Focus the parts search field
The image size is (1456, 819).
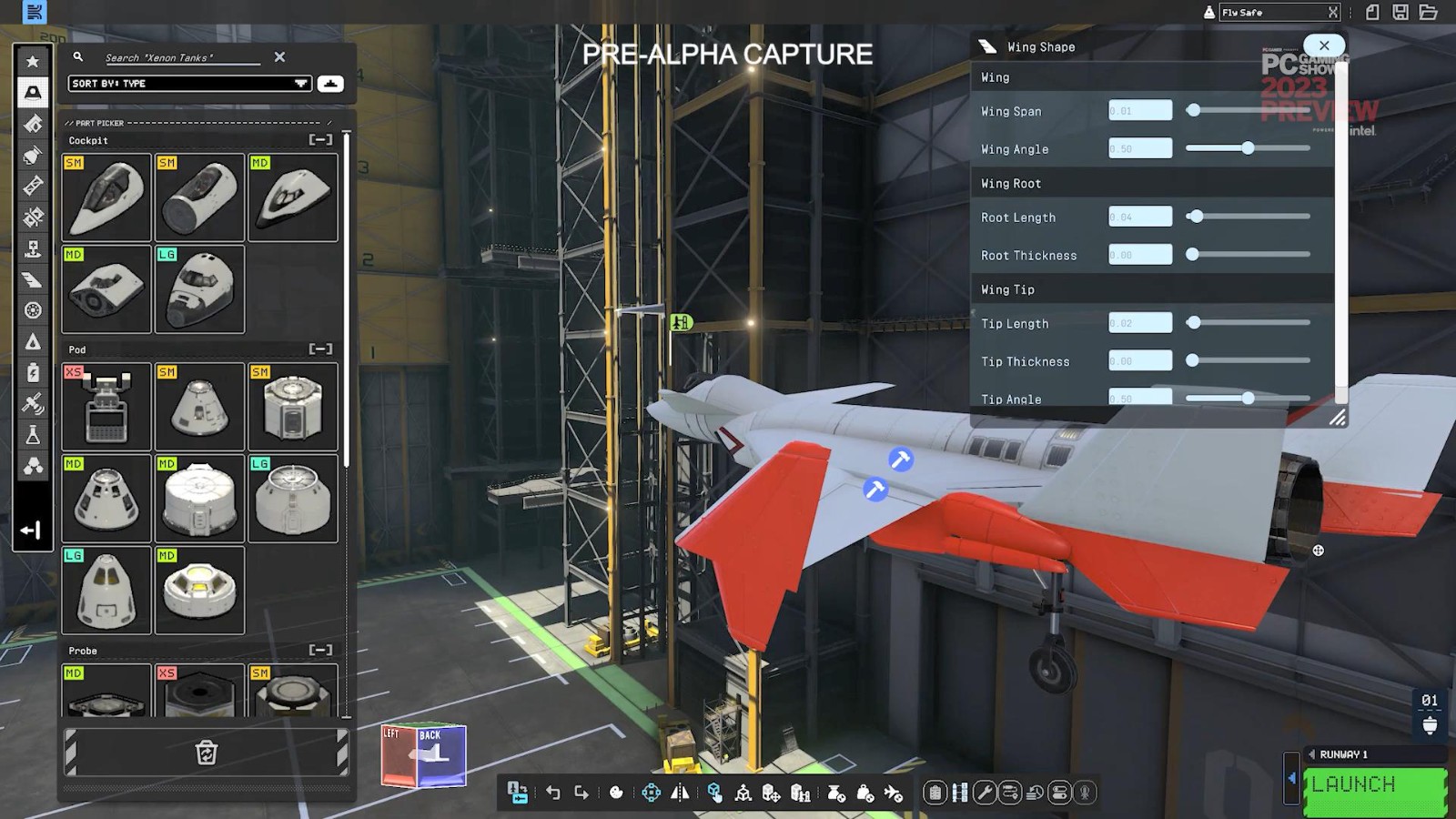click(182, 57)
